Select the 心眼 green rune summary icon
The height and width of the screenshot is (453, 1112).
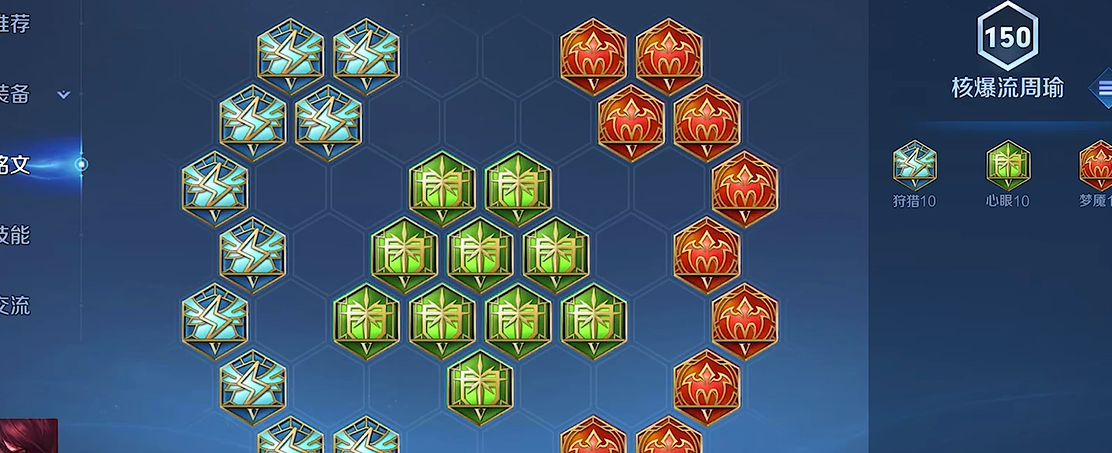click(1007, 165)
